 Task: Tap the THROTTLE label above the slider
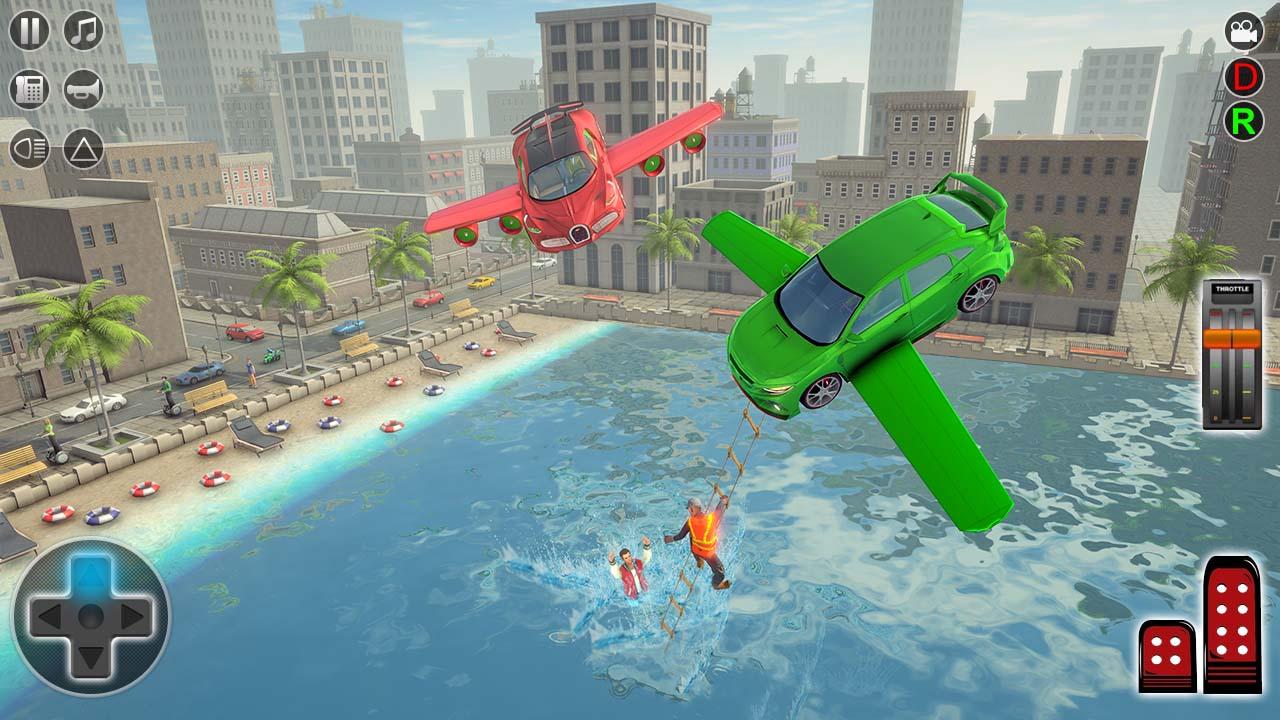tap(1232, 289)
